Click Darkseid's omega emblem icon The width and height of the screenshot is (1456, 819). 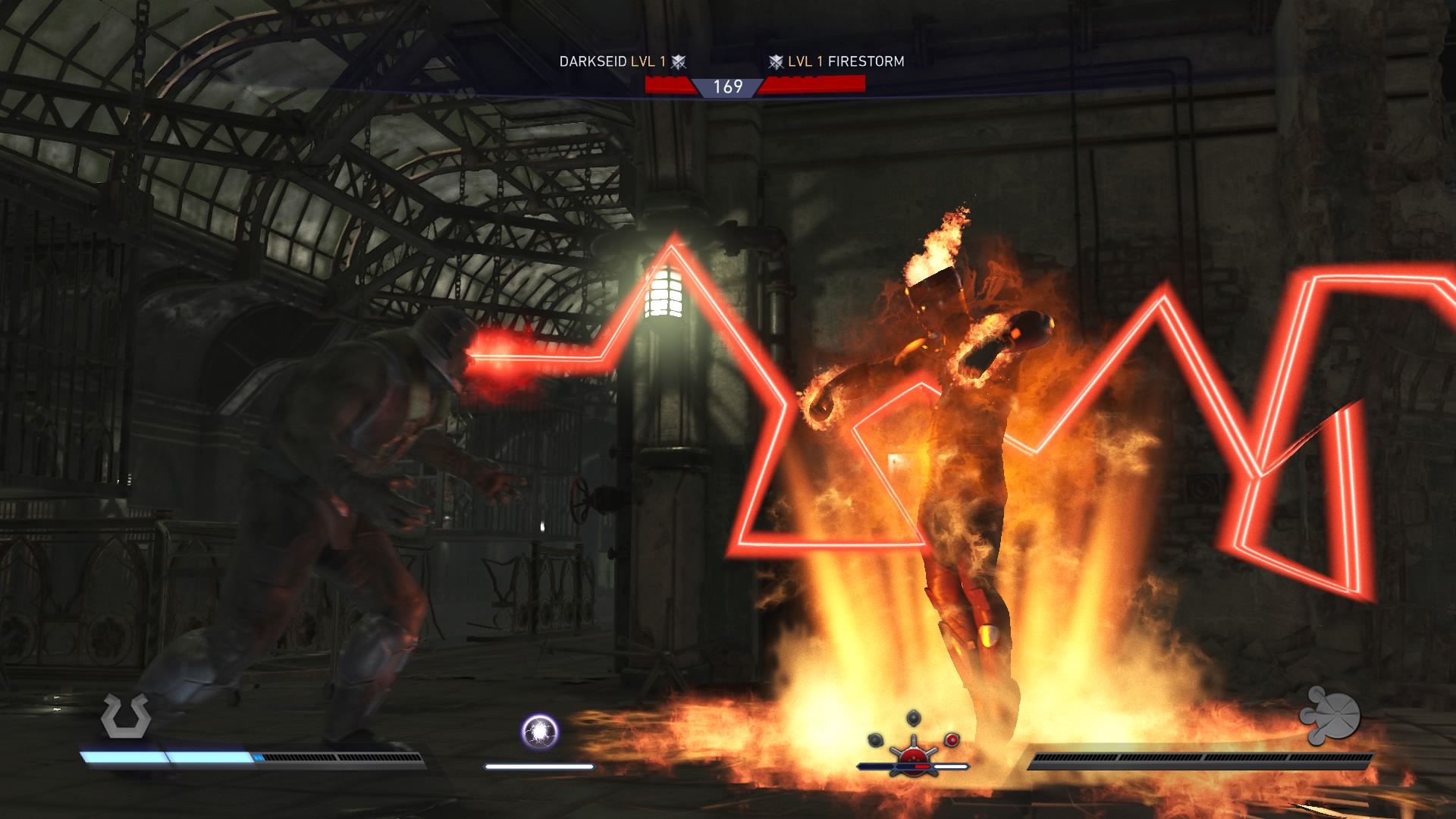[x=126, y=716]
